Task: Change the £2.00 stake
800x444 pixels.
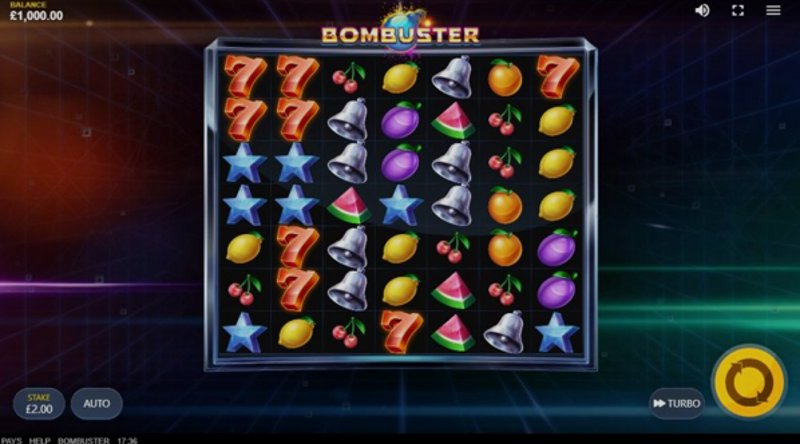Action: (x=39, y=404)
